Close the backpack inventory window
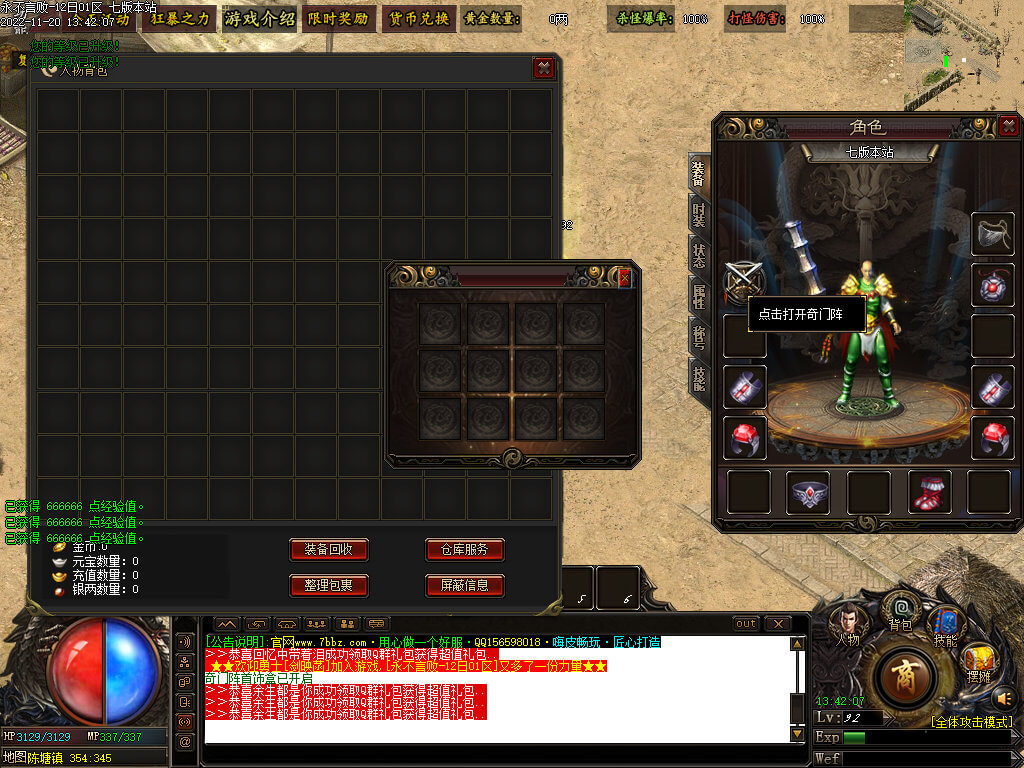Viewport: 1024px width, 768px height. pyautogui.click(x=543, y=68)
